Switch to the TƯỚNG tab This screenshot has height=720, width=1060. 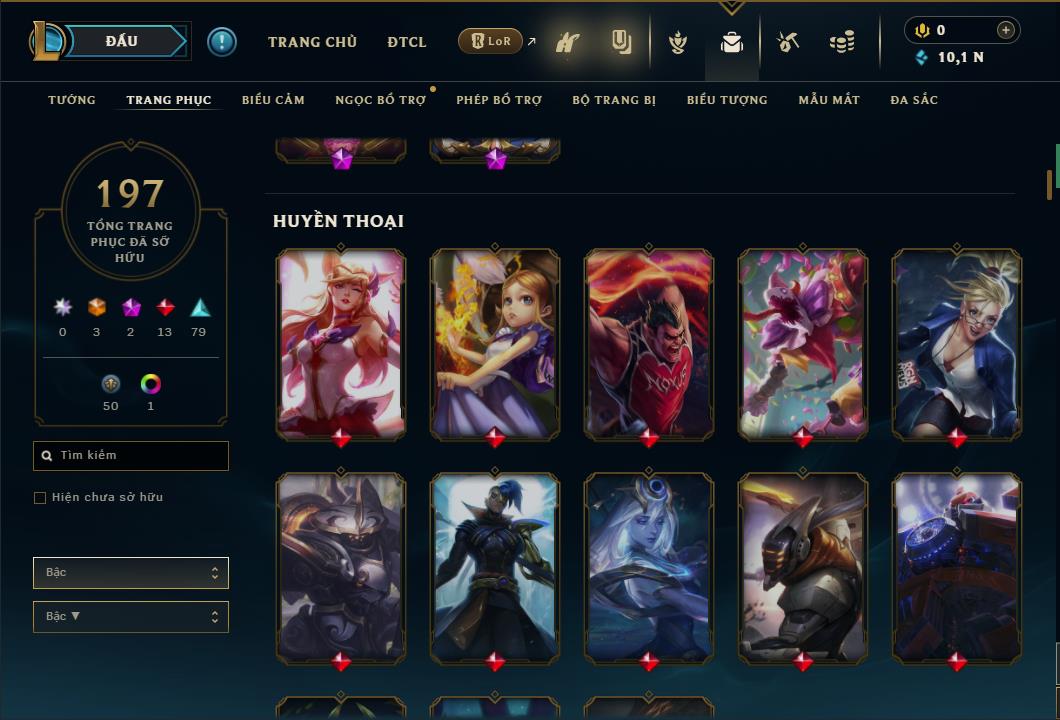72,100
